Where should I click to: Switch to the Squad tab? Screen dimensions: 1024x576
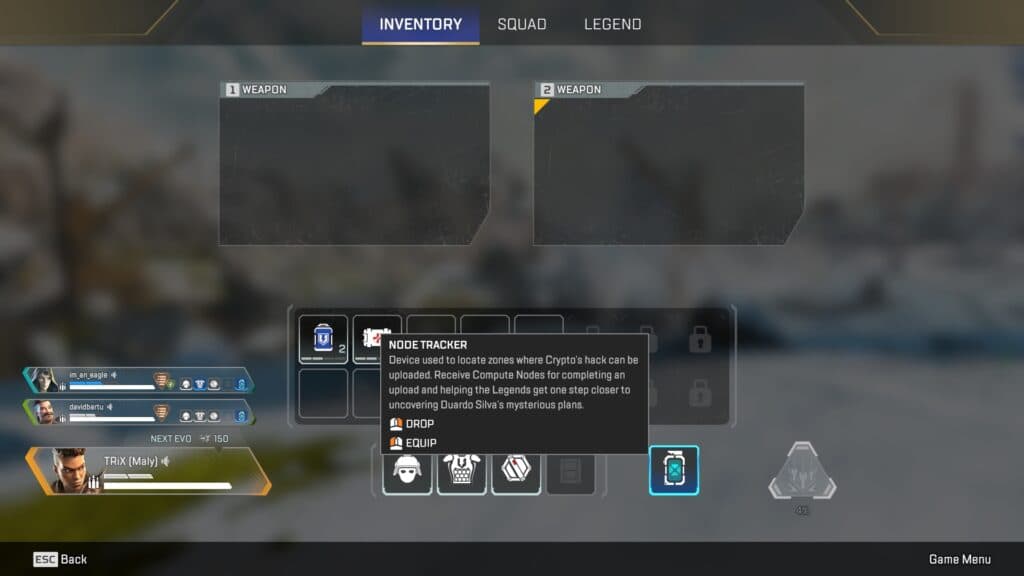pos(521,24)
